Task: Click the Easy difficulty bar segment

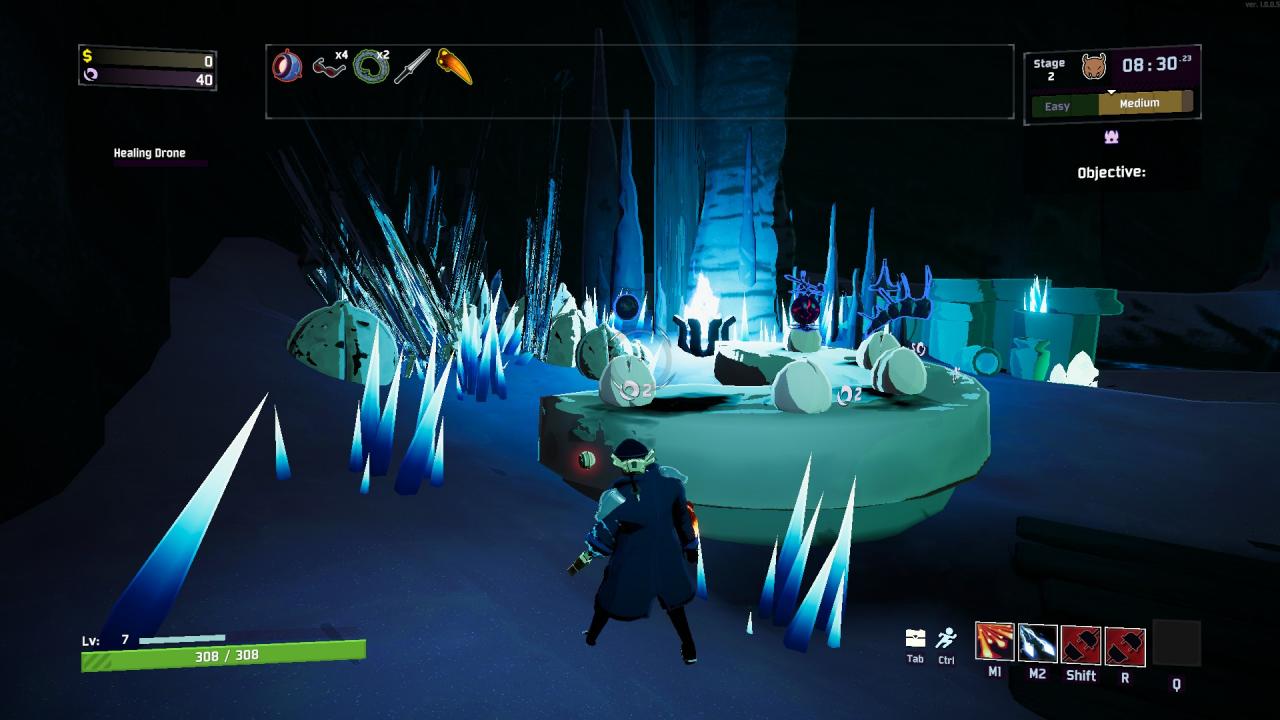Action: (1064, 105)
